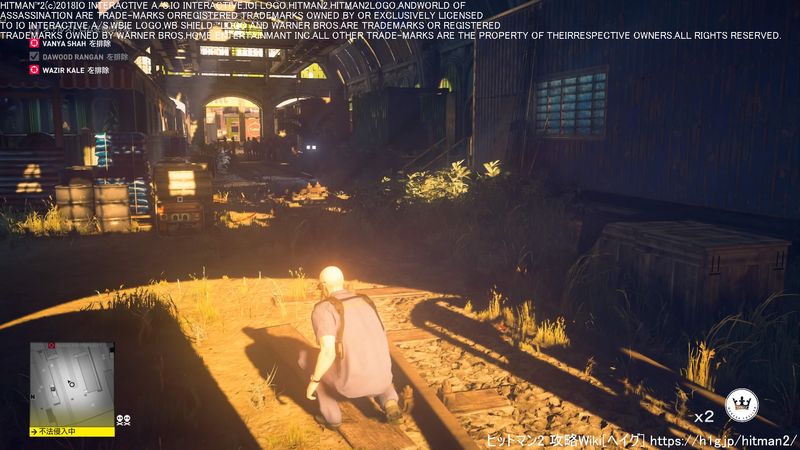Select the completed Dawood Rangan objective

(x=73, y=57)
